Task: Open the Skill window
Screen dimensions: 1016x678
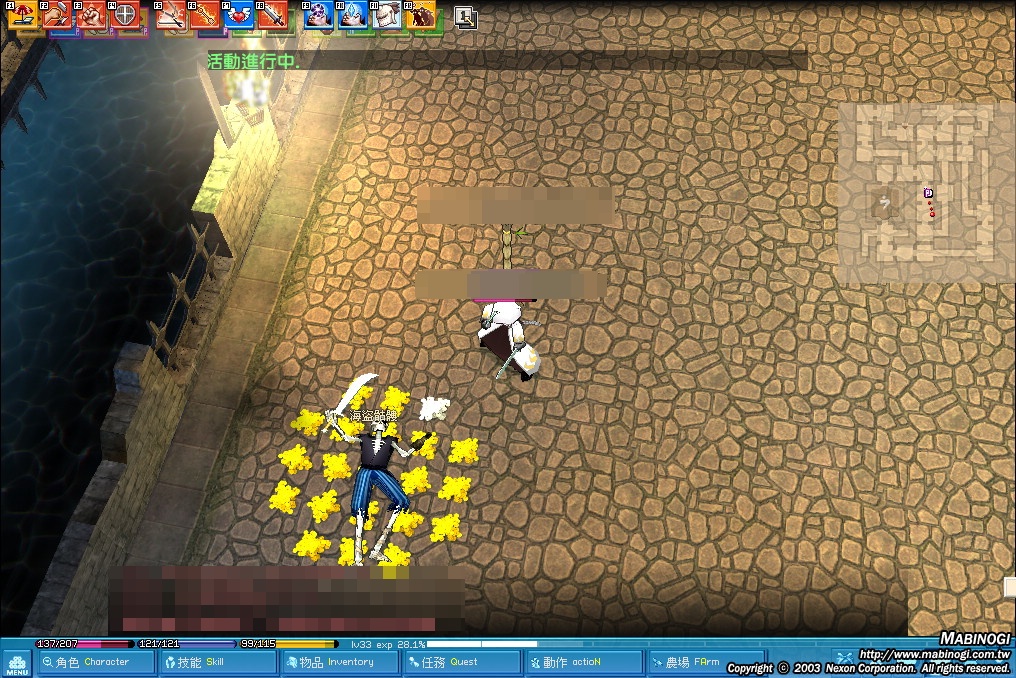Action: pos(215,662)
